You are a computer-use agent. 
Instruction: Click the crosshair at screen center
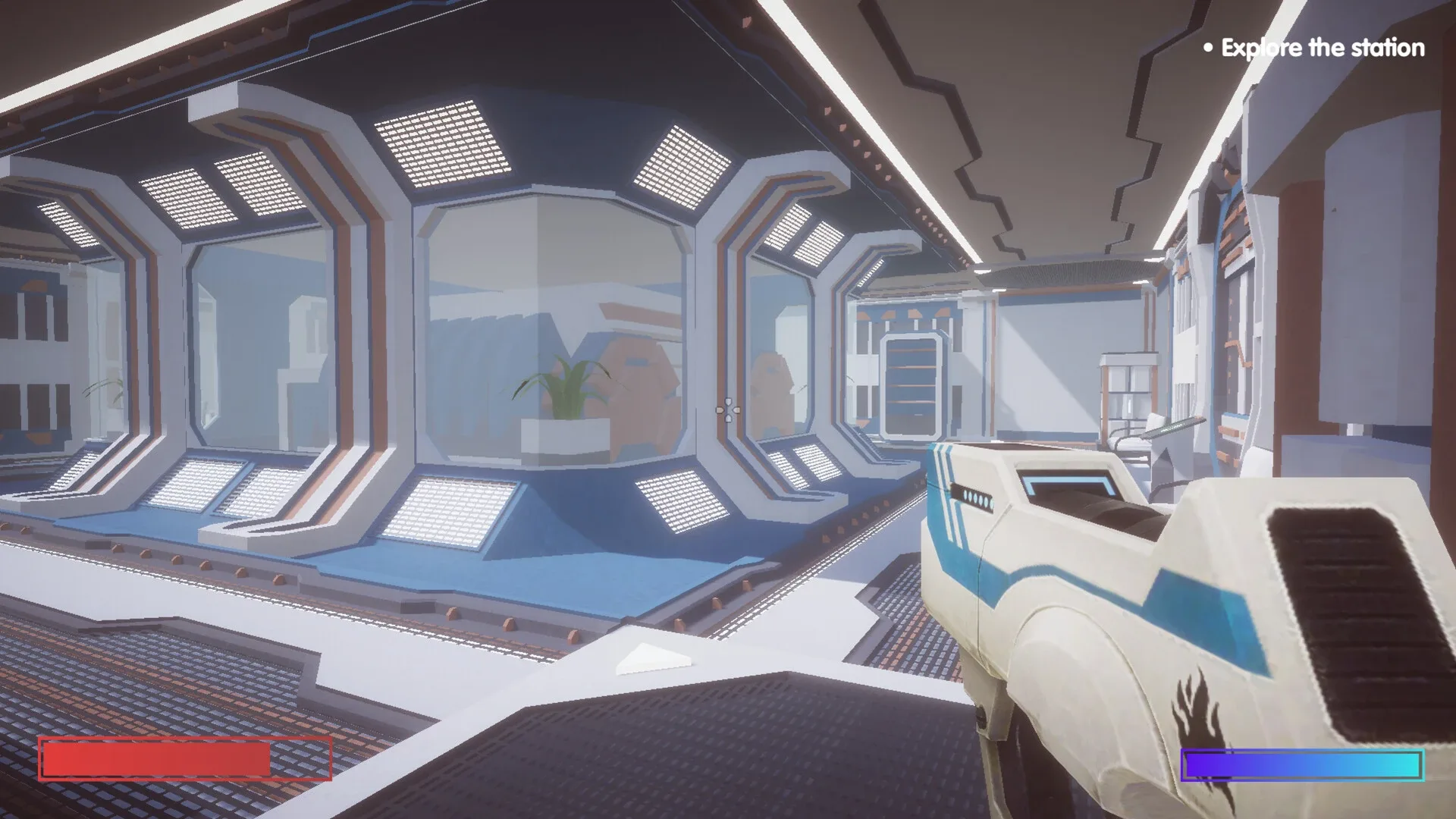727,409
